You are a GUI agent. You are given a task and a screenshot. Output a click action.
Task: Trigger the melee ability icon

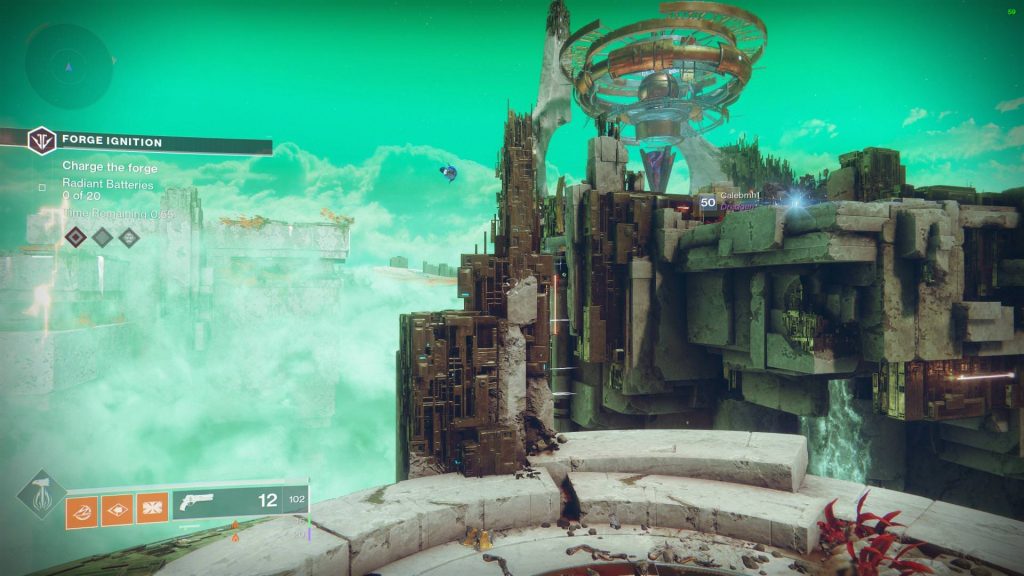coord(117,510)
